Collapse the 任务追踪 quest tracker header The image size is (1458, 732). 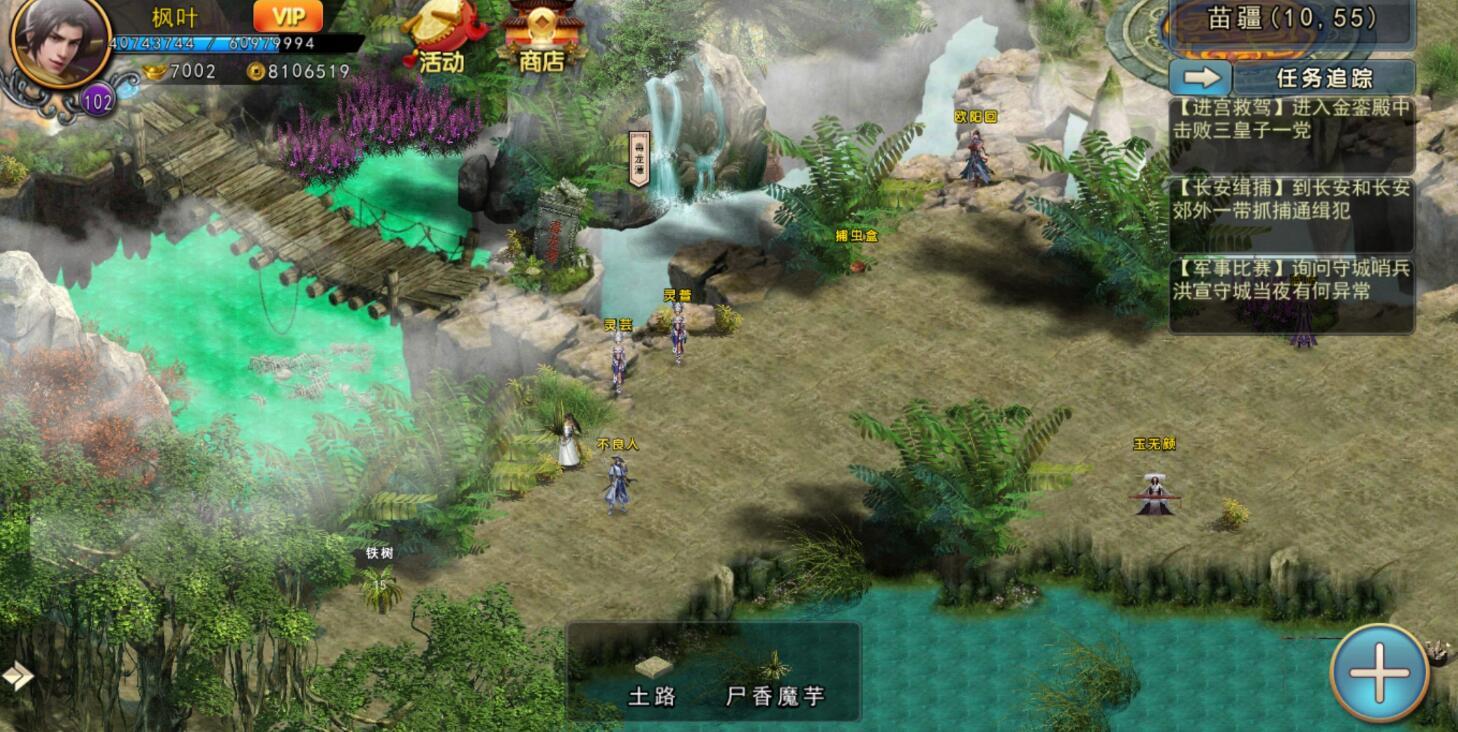[x=1322, y=75]
